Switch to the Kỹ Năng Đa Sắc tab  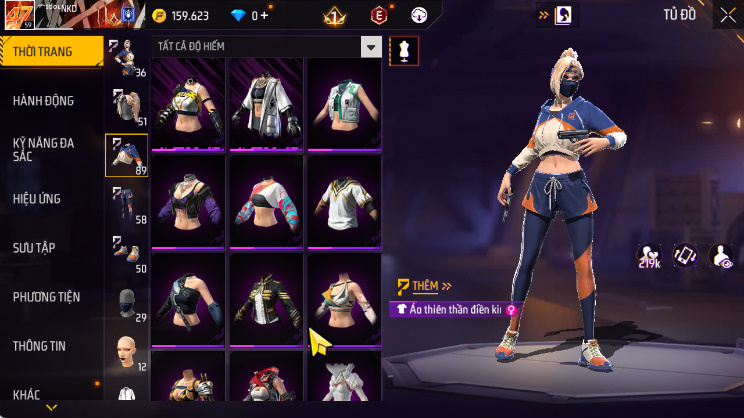pos(44,149)
